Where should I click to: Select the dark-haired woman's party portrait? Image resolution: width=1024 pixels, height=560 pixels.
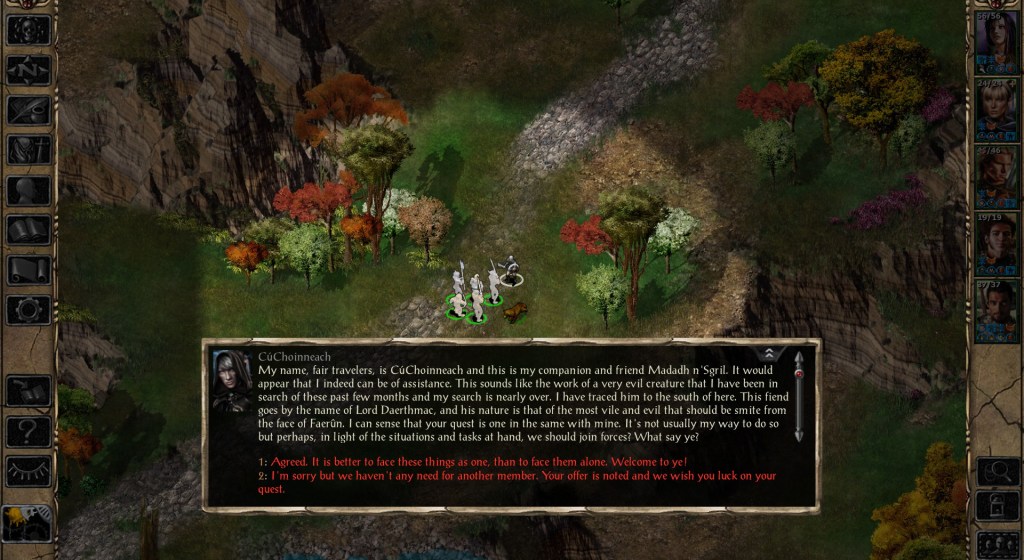pos(996,37)
